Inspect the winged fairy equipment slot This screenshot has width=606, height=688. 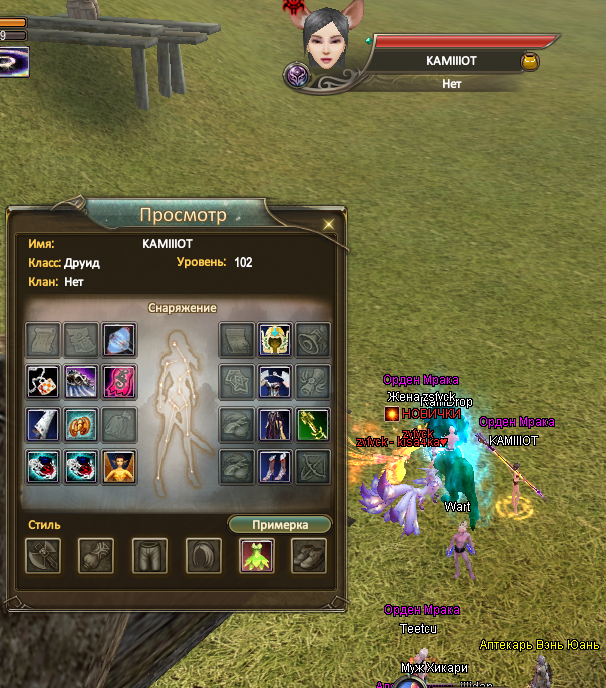point(119,466)
